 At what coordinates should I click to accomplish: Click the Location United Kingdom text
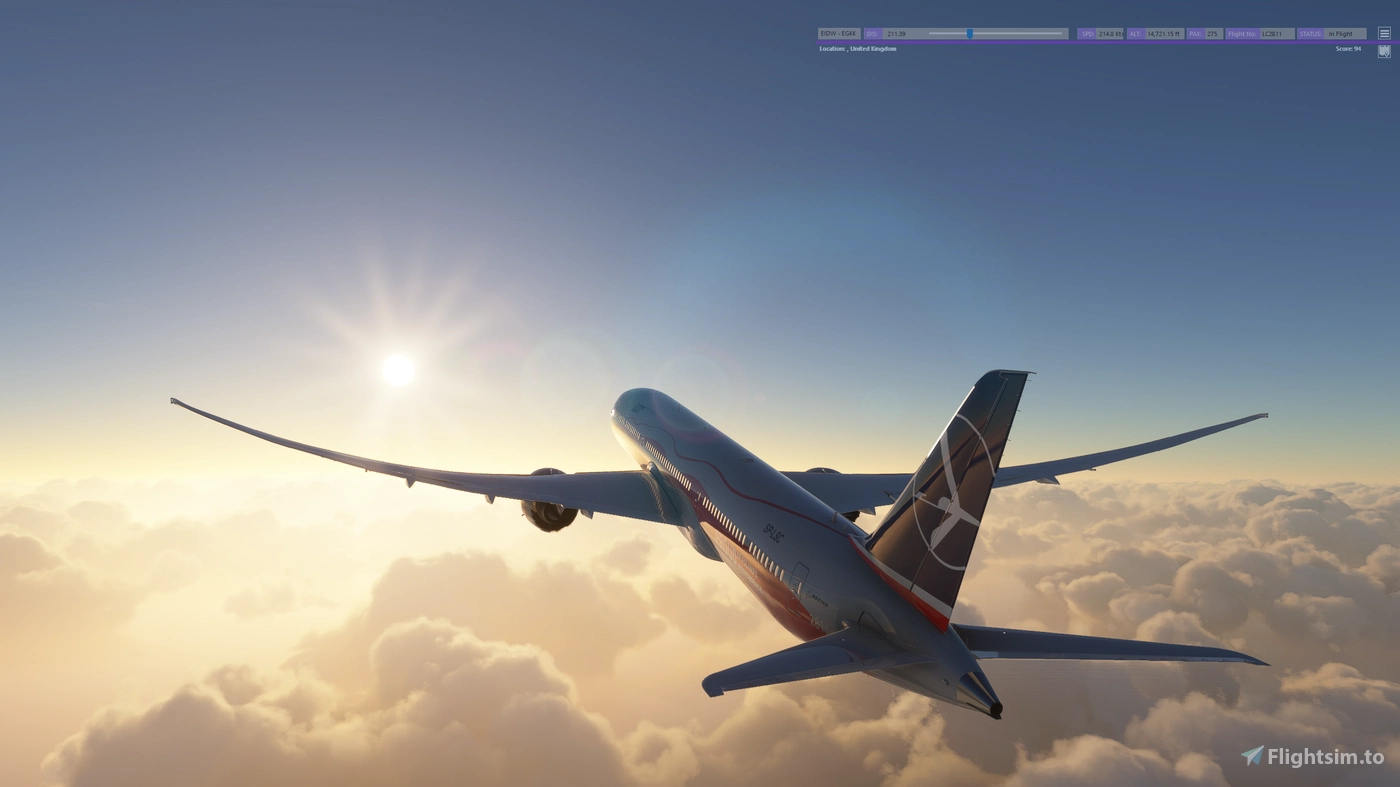point(856,48)
